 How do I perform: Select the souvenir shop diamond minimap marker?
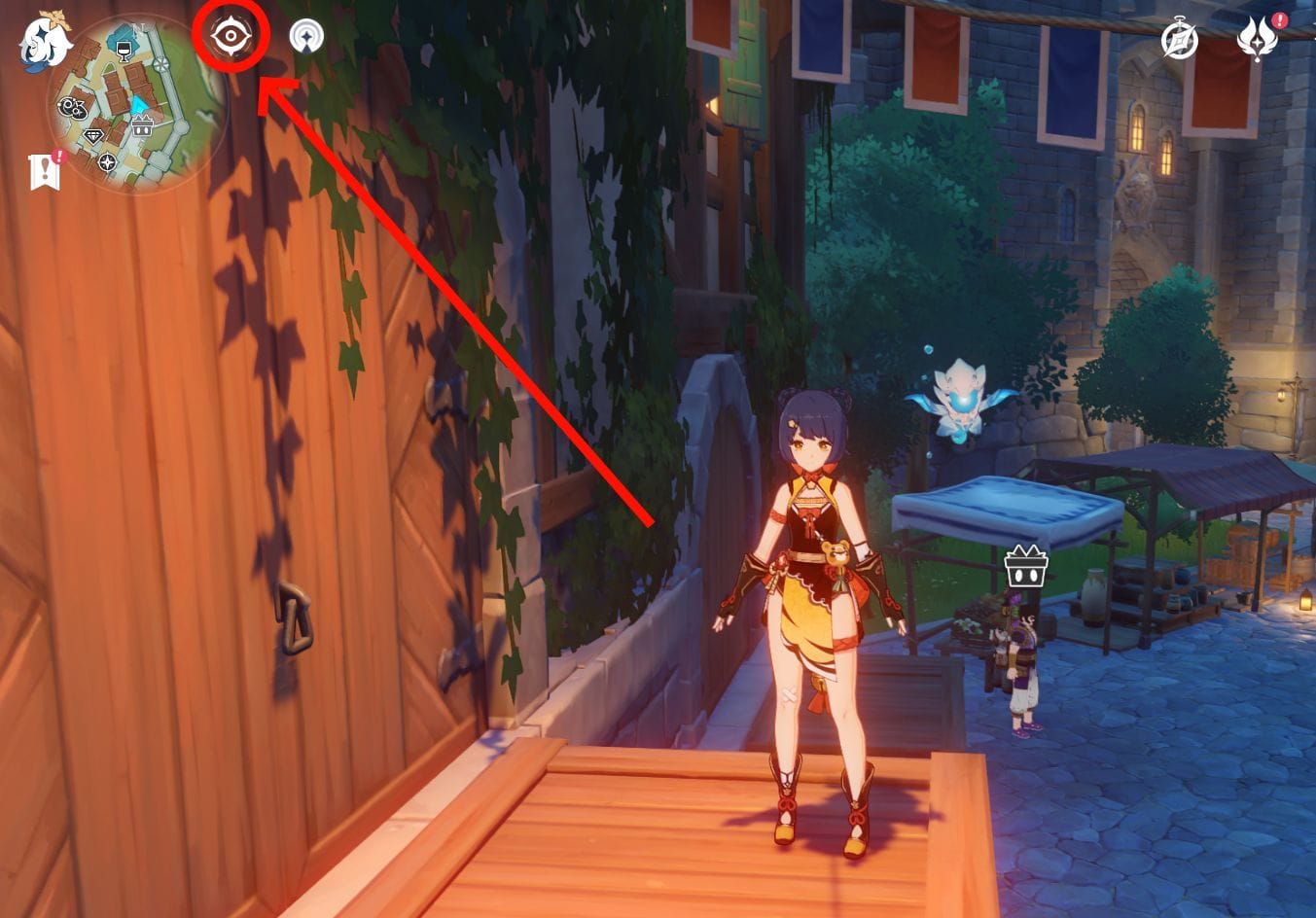click(x=92, y=135)
